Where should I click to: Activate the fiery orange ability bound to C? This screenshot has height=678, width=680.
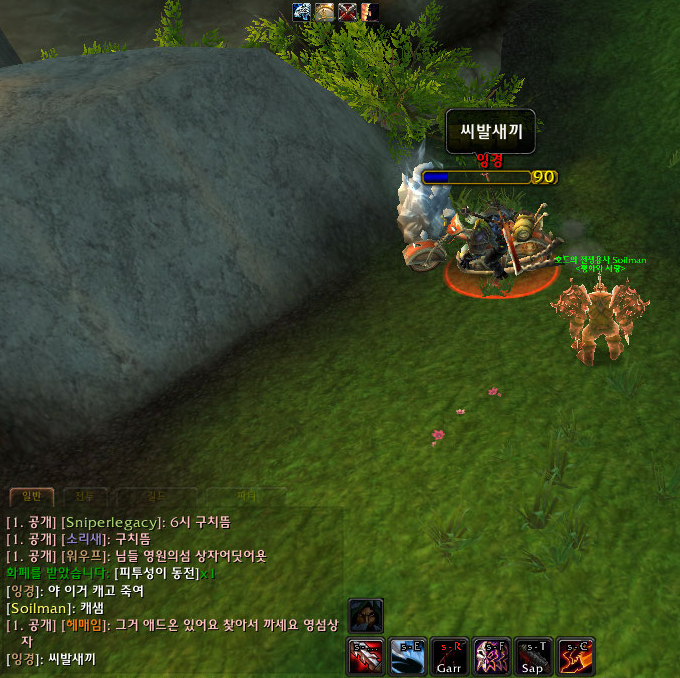point(575,657)
